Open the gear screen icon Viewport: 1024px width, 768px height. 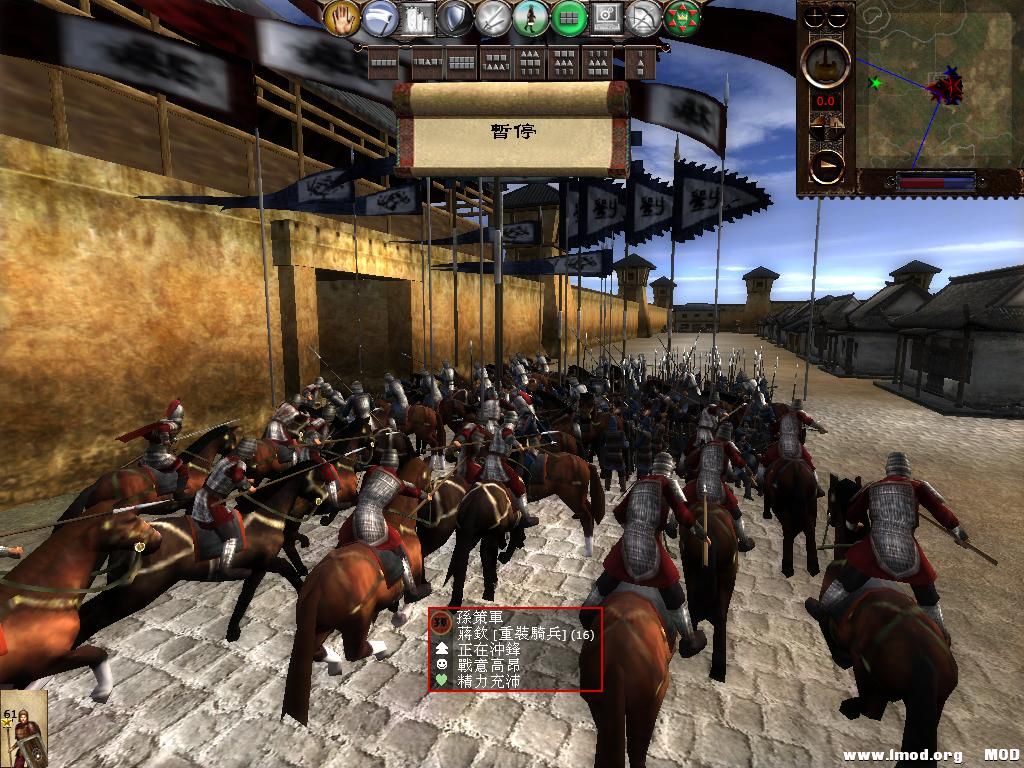pos(606,18)
